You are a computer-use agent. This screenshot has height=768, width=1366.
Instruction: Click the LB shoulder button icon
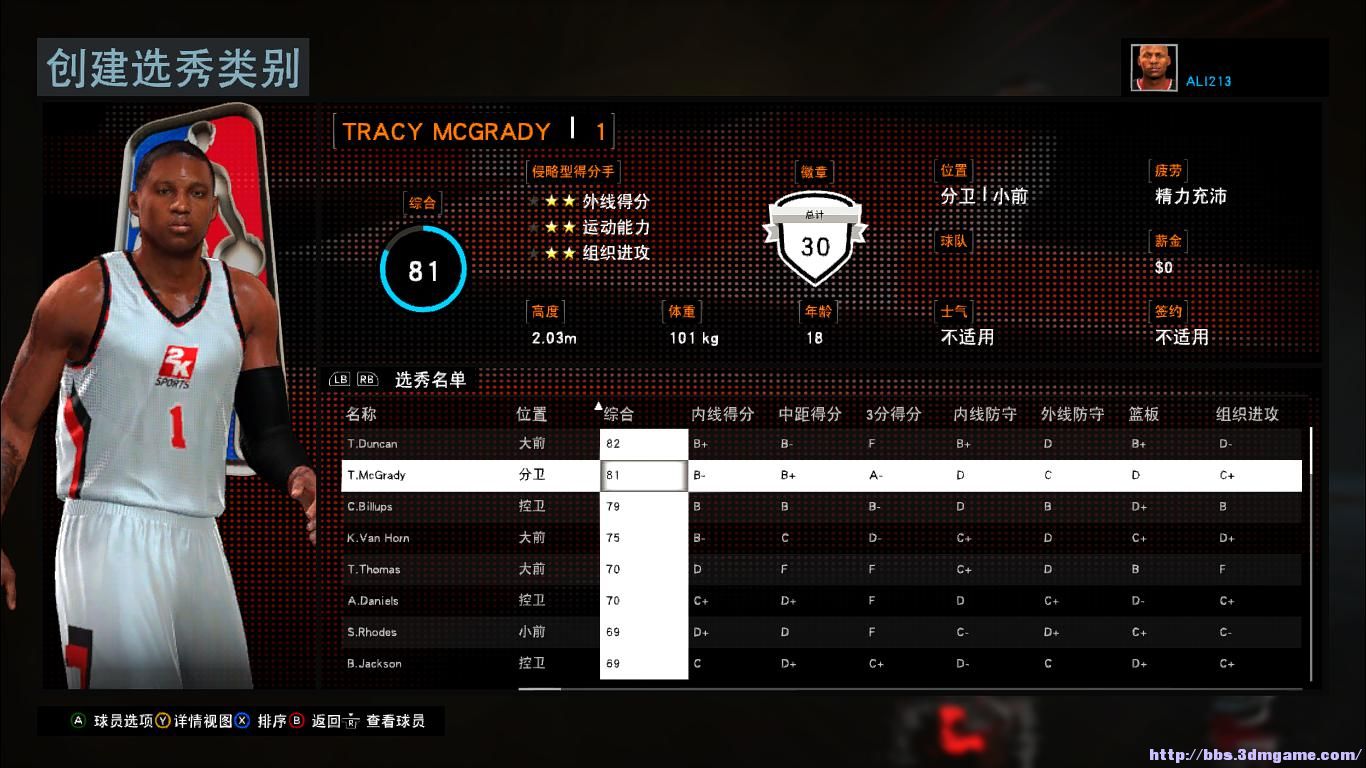[x=340, y=380]
